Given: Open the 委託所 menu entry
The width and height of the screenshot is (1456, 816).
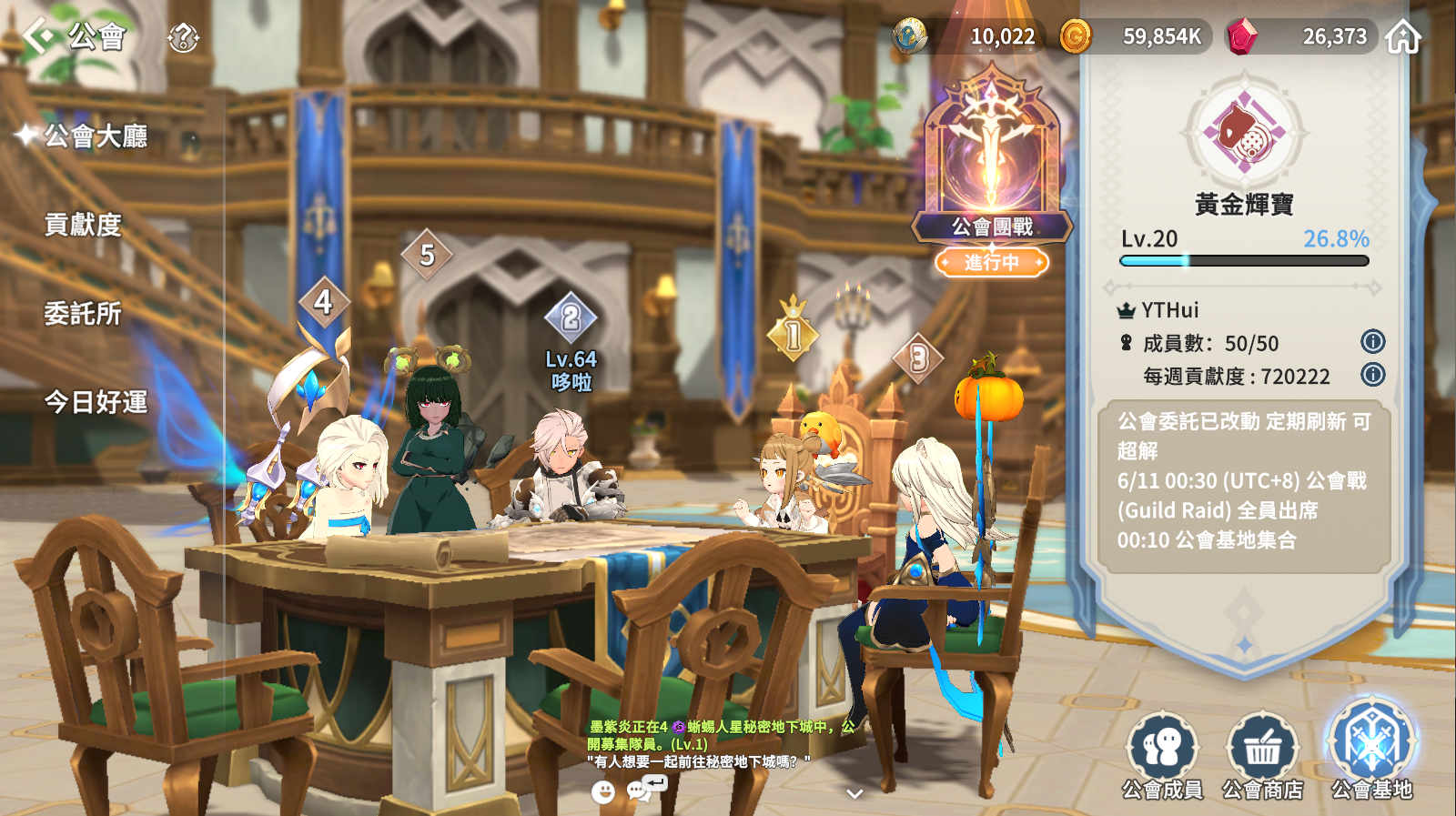Looking at the screenshot, I should click(83, 314).
